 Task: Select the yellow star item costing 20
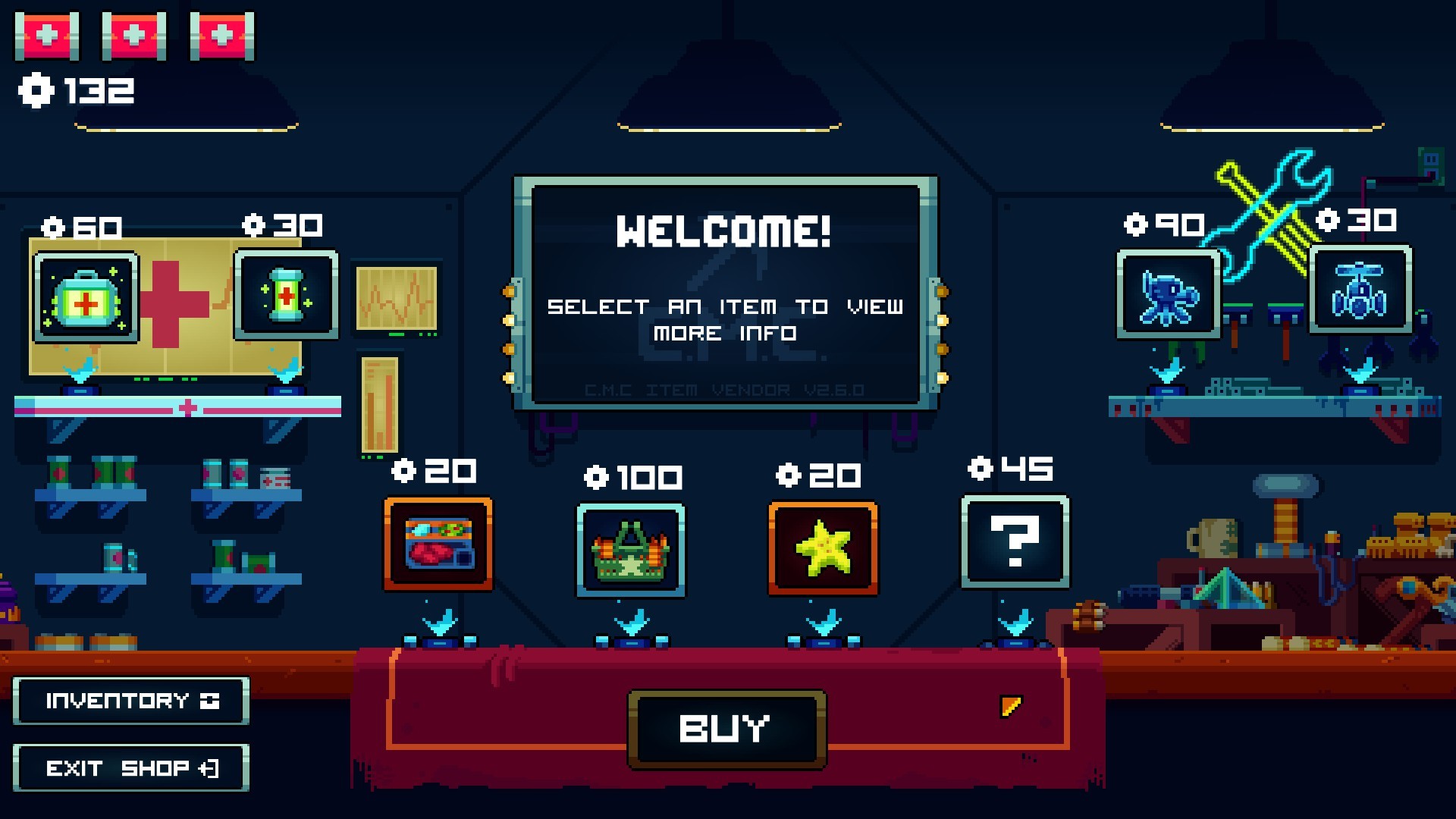(x=821, y=548)
